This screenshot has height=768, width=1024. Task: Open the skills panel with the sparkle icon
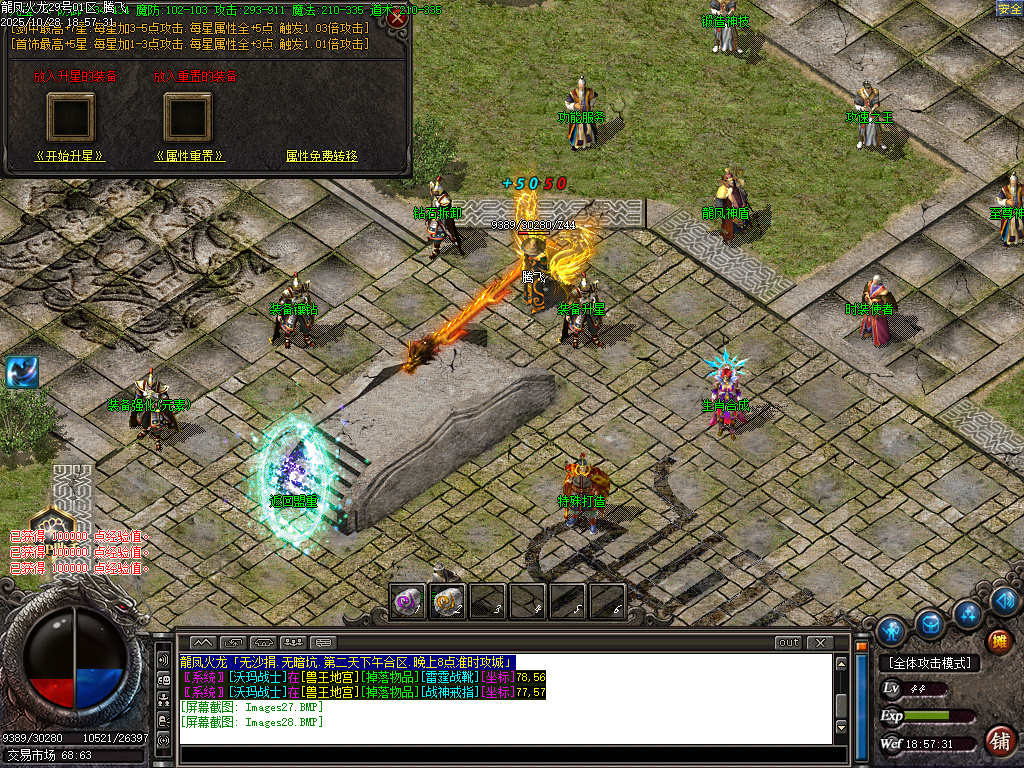click(966, 613)
